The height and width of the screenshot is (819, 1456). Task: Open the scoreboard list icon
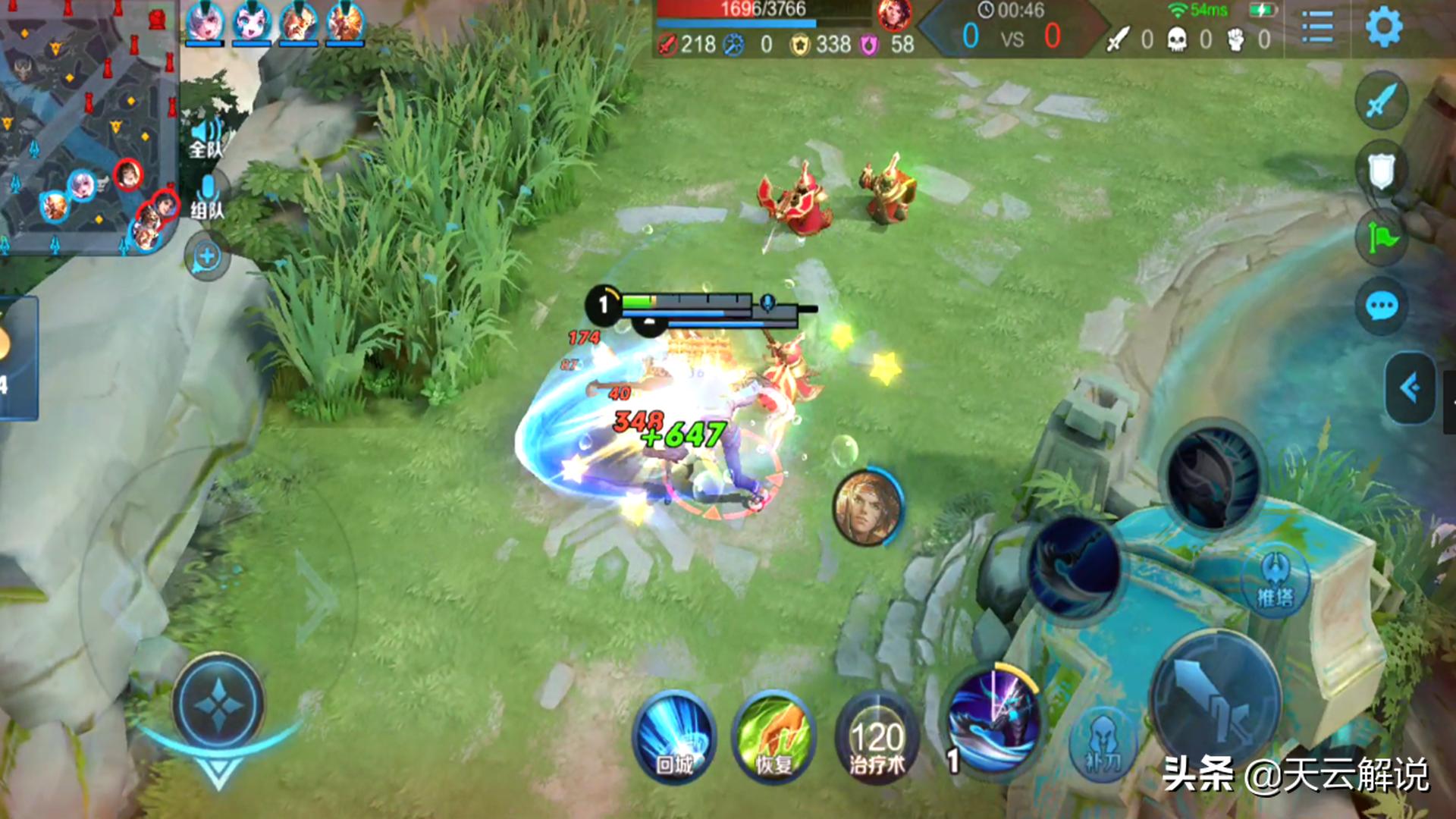pos(1317,27)
